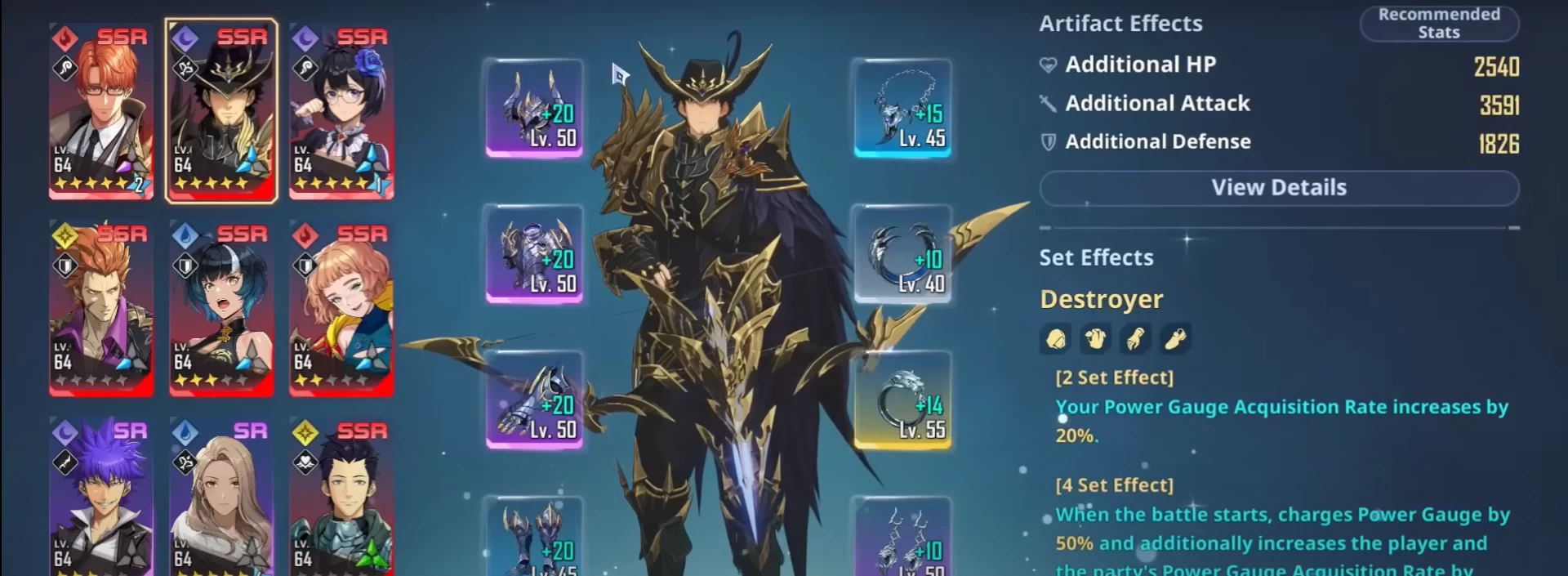Open the +20 helmet artifact slot

[x=535, y=108]
